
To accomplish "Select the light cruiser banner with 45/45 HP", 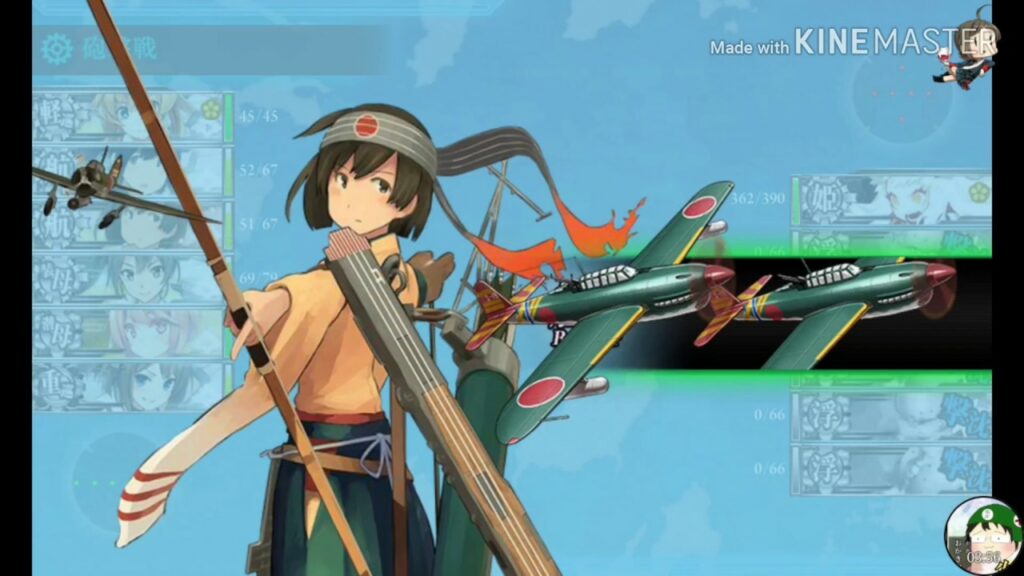I will pos(130,117).
